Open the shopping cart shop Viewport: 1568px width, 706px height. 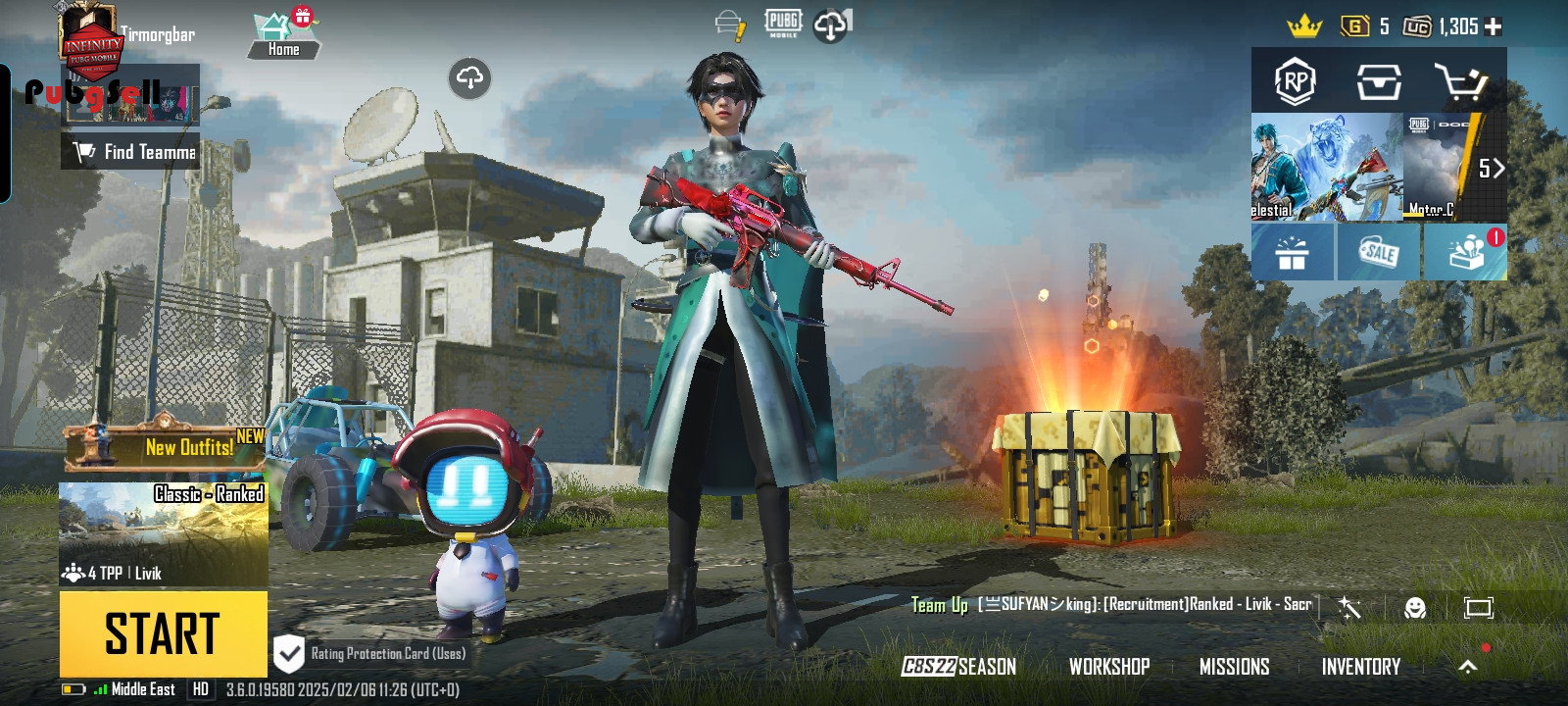(1460, 82)
